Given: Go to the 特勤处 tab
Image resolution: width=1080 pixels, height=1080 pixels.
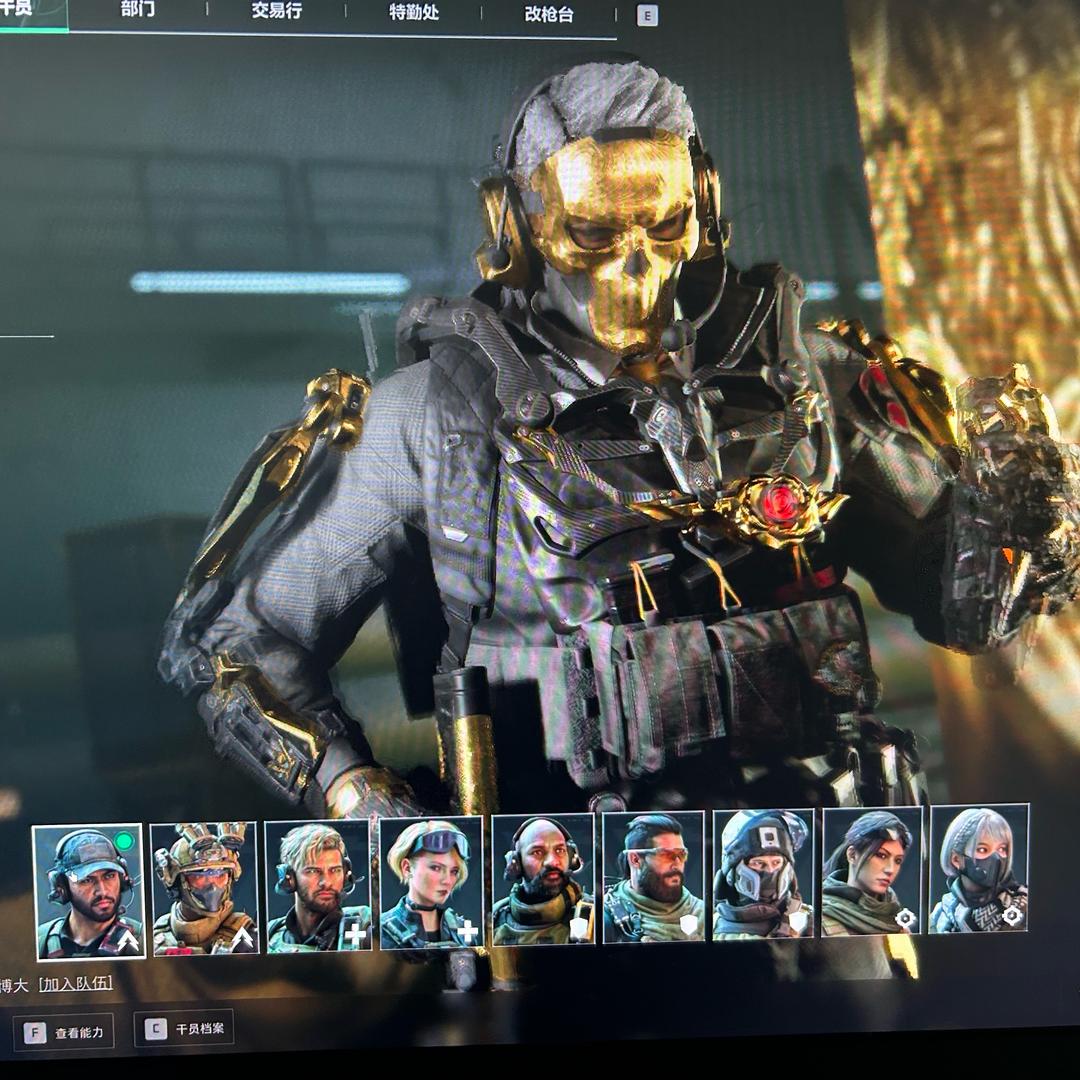Looking at the screenshot, I should (413, 13).
